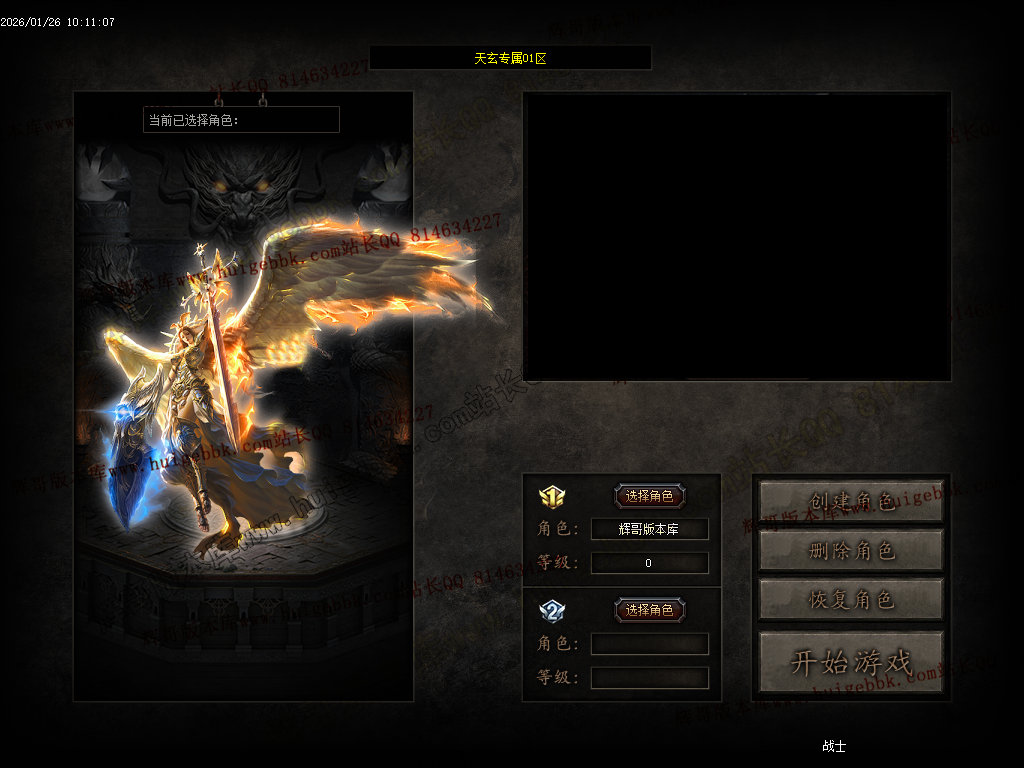Select character in slot one

(x=649, y=496)
